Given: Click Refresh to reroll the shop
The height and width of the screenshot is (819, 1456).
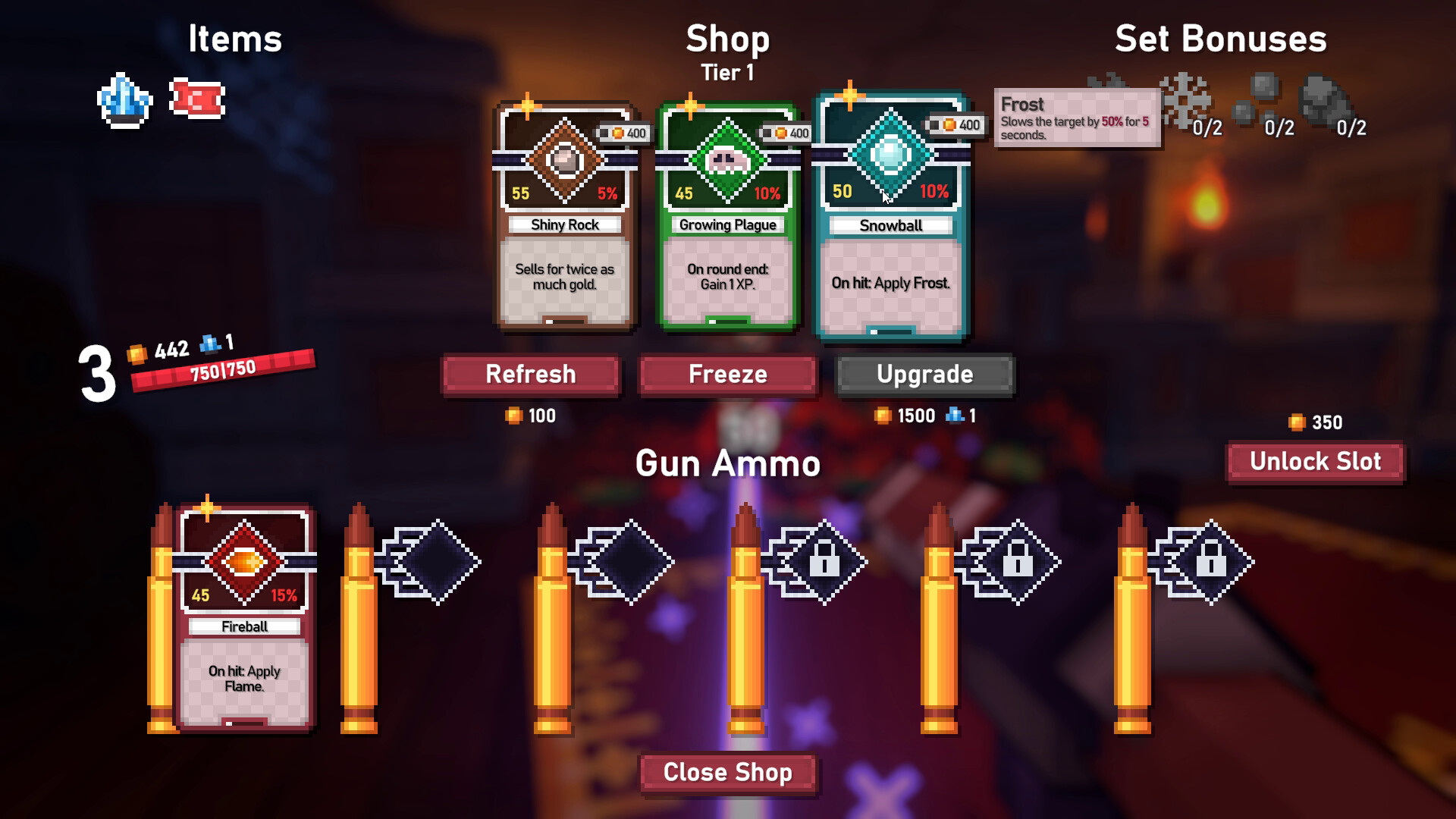Looking at the screenshot, I should (531, 374).
